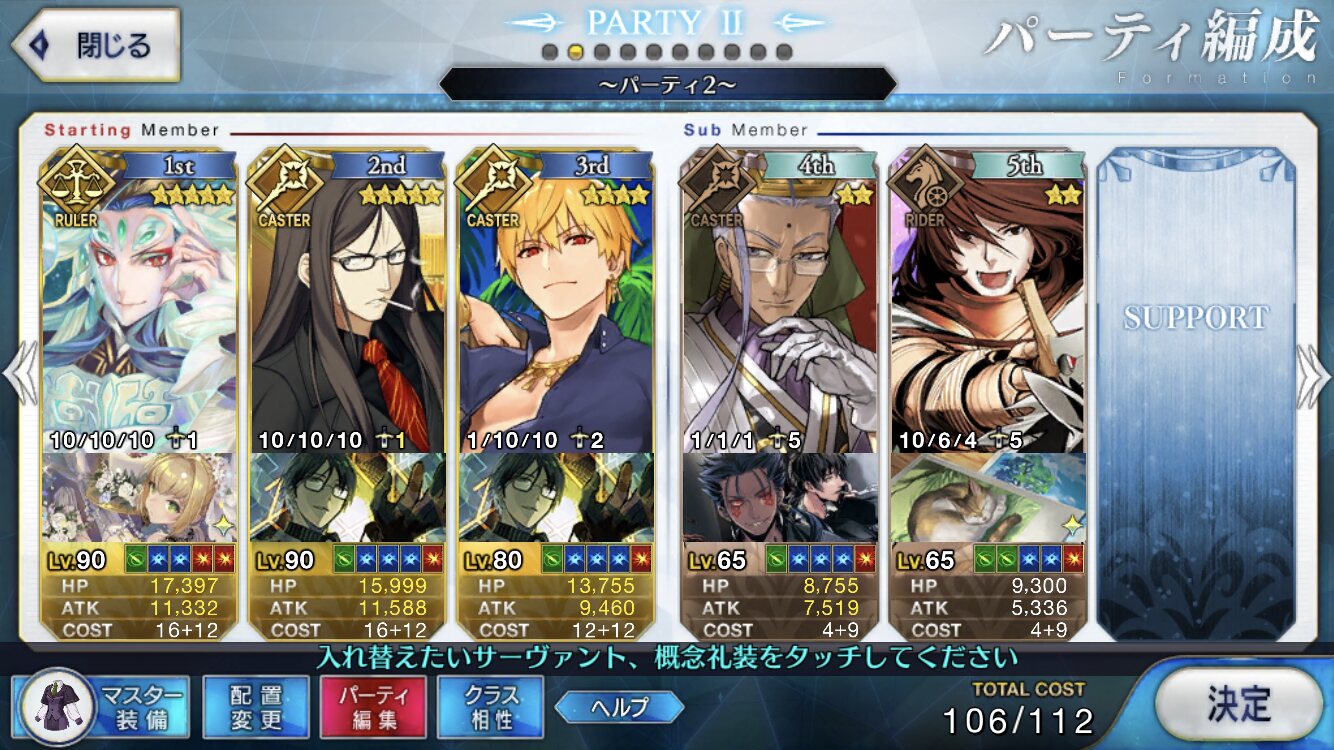
Task: Switch to next party with right arrow
Action: point(1313,375)
